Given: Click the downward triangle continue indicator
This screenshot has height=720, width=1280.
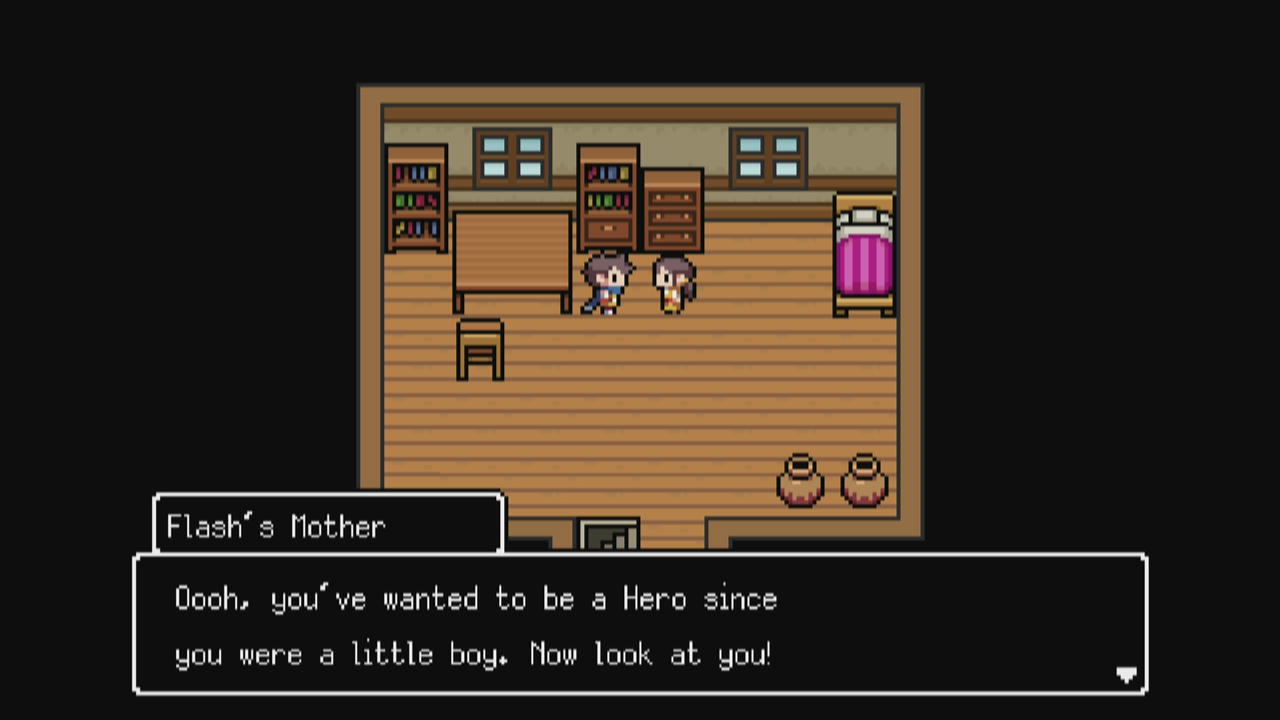Looking at the screenshot, I should pyautogui.click(x=1125, y=675).
